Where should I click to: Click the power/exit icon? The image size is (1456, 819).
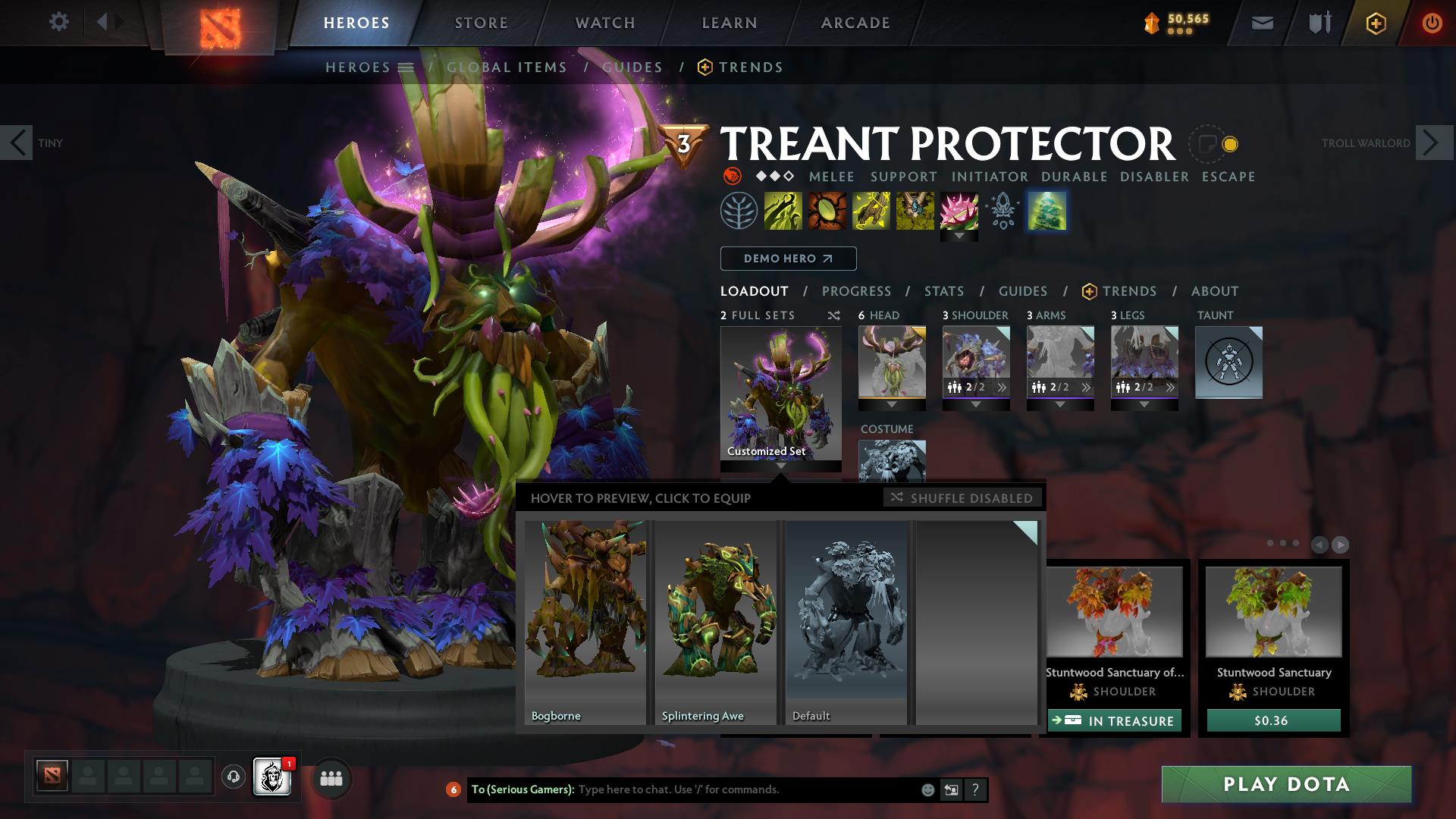1431,22
